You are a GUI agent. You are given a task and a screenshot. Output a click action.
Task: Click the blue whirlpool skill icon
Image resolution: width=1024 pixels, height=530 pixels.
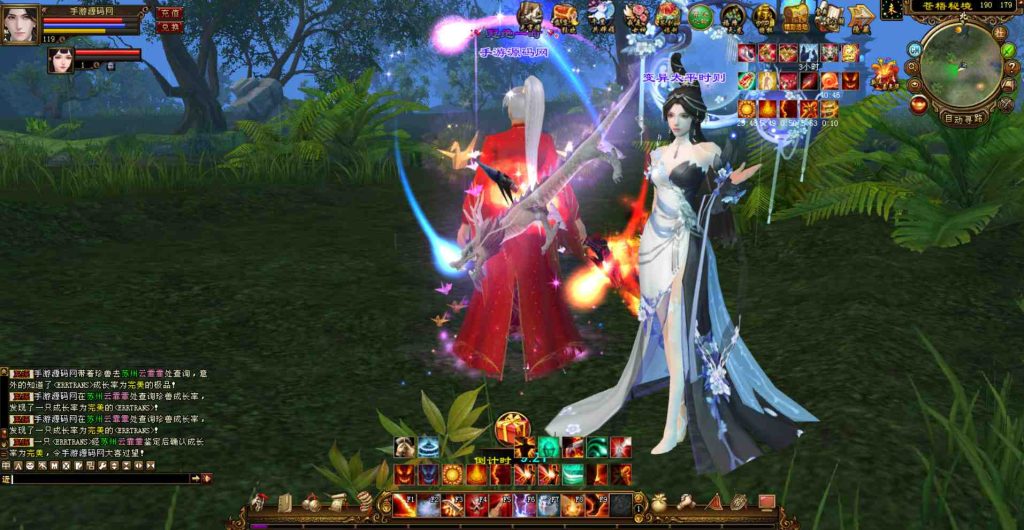coord(429,447)
